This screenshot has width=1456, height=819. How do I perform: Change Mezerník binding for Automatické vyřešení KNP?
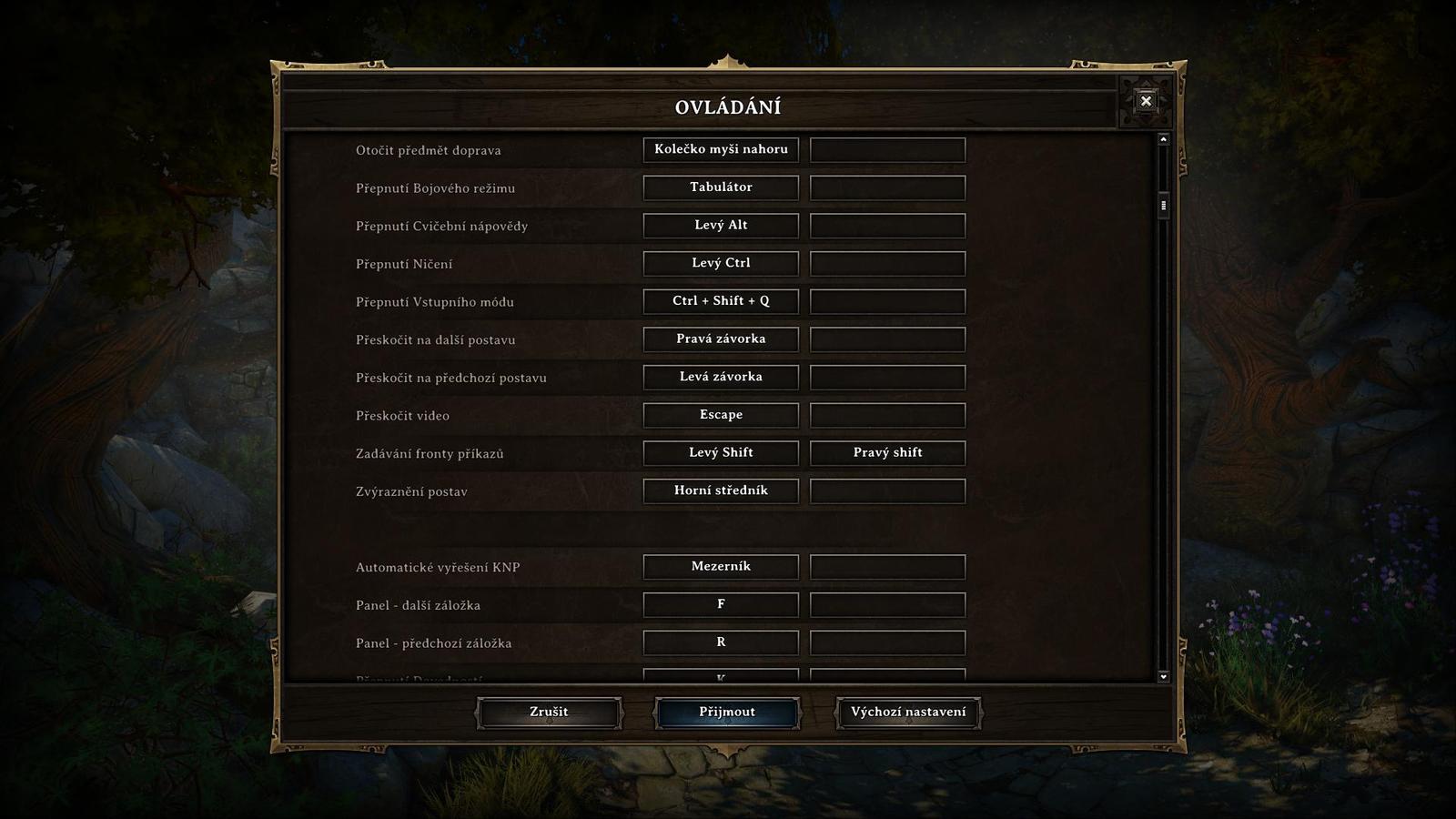coord(721,566)
